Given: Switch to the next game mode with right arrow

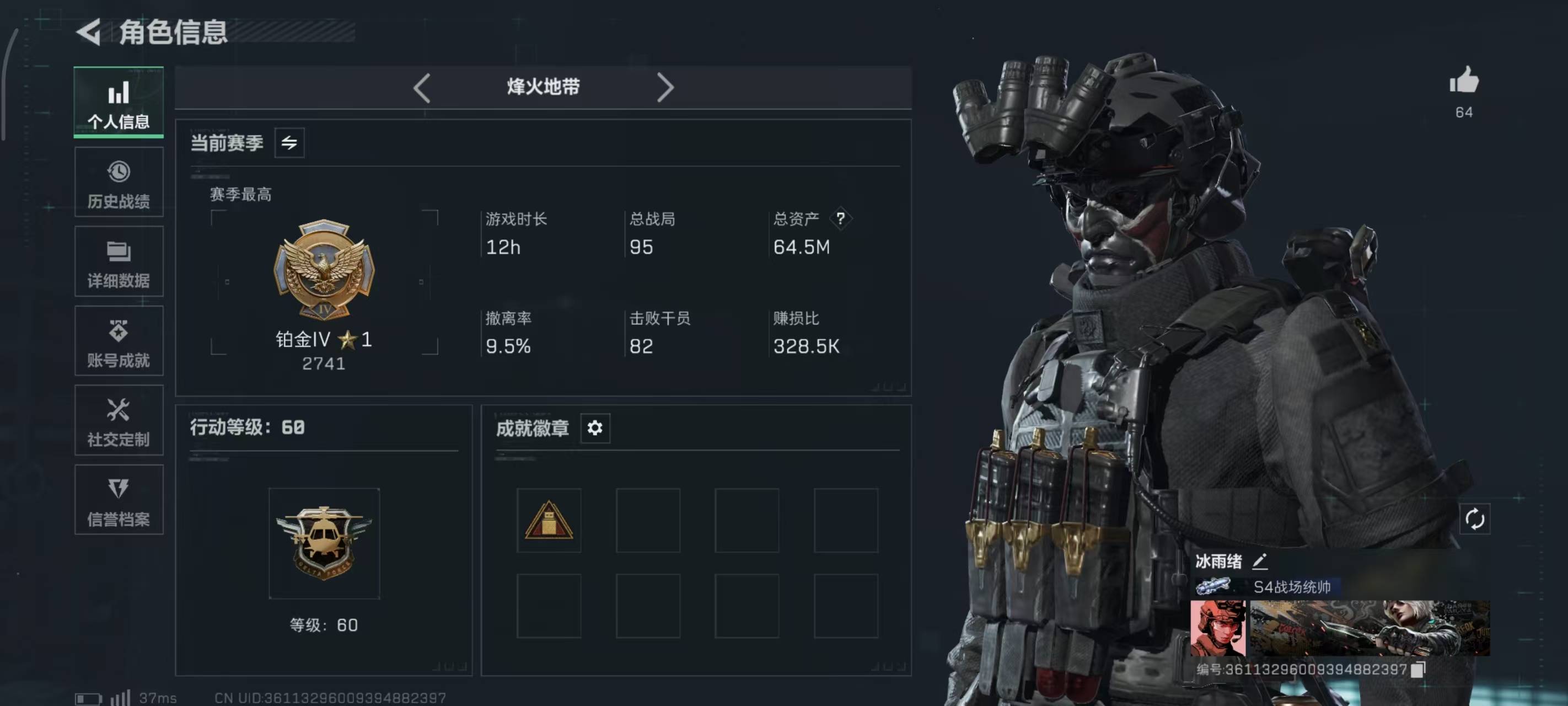Looking at the screenshot, I should [665, 88].
